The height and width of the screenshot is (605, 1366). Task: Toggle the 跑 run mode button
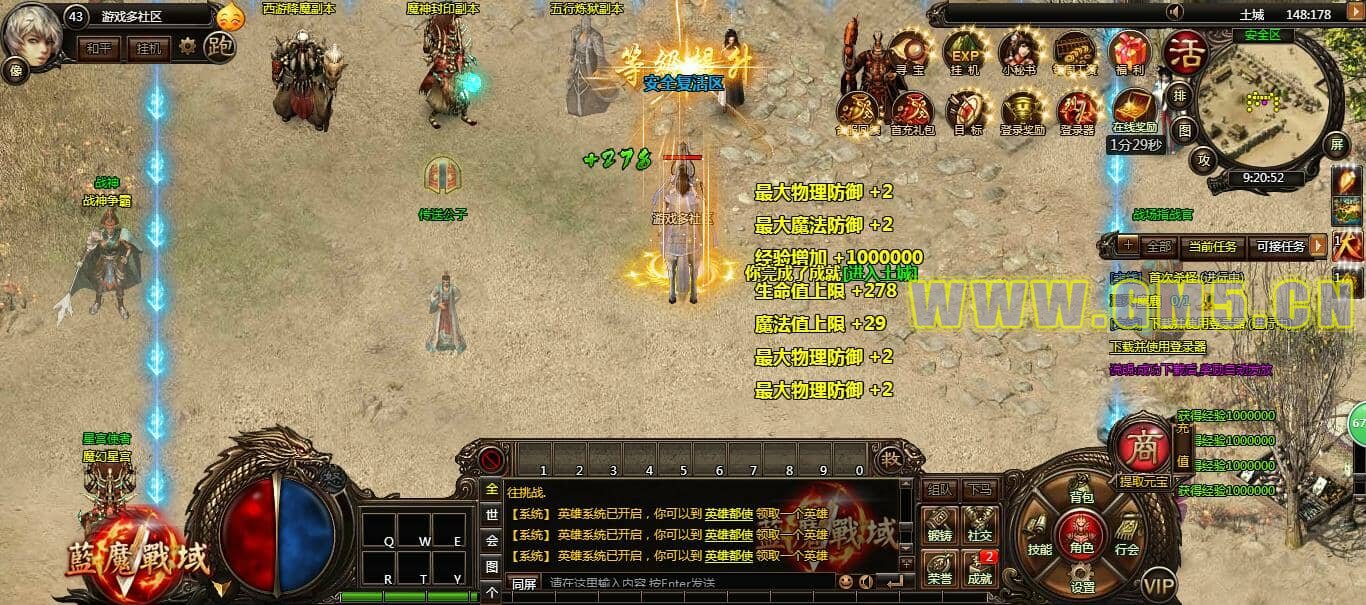pyautogui.click(x=219, y=45)
